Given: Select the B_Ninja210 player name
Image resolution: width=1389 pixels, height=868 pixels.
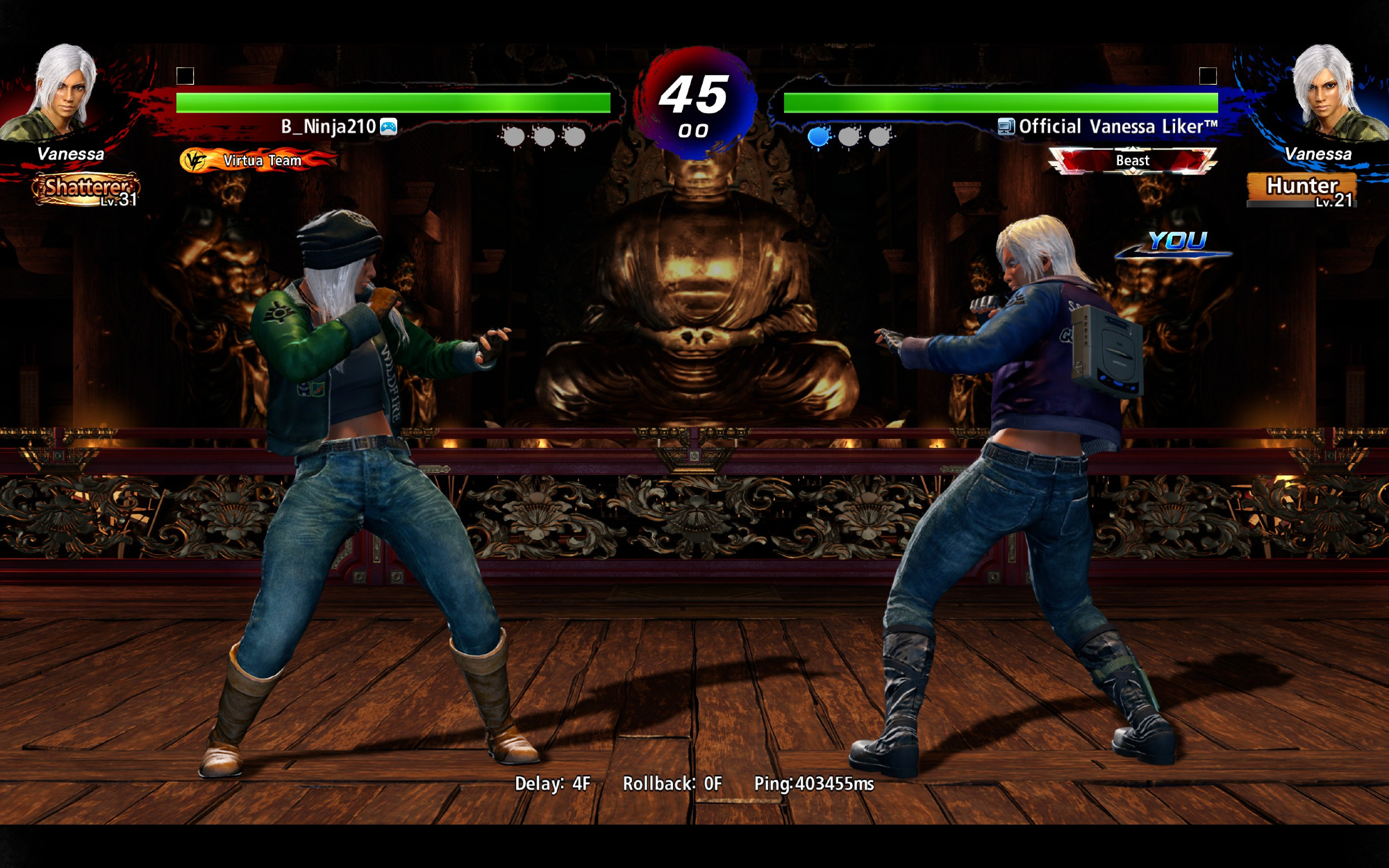Looking at the screenshot, I should click(328, 126).
